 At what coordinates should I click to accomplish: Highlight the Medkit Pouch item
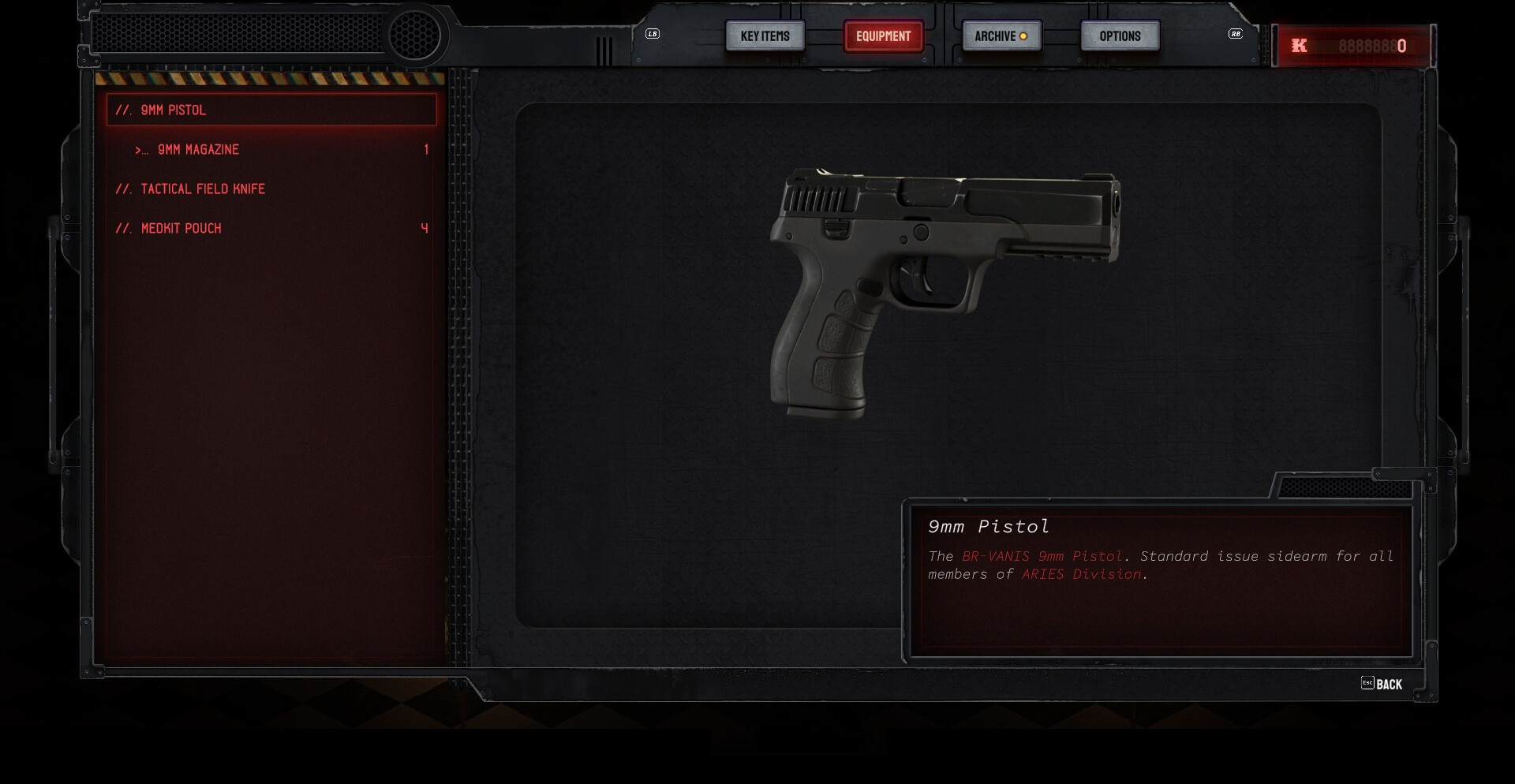point(271,229)
